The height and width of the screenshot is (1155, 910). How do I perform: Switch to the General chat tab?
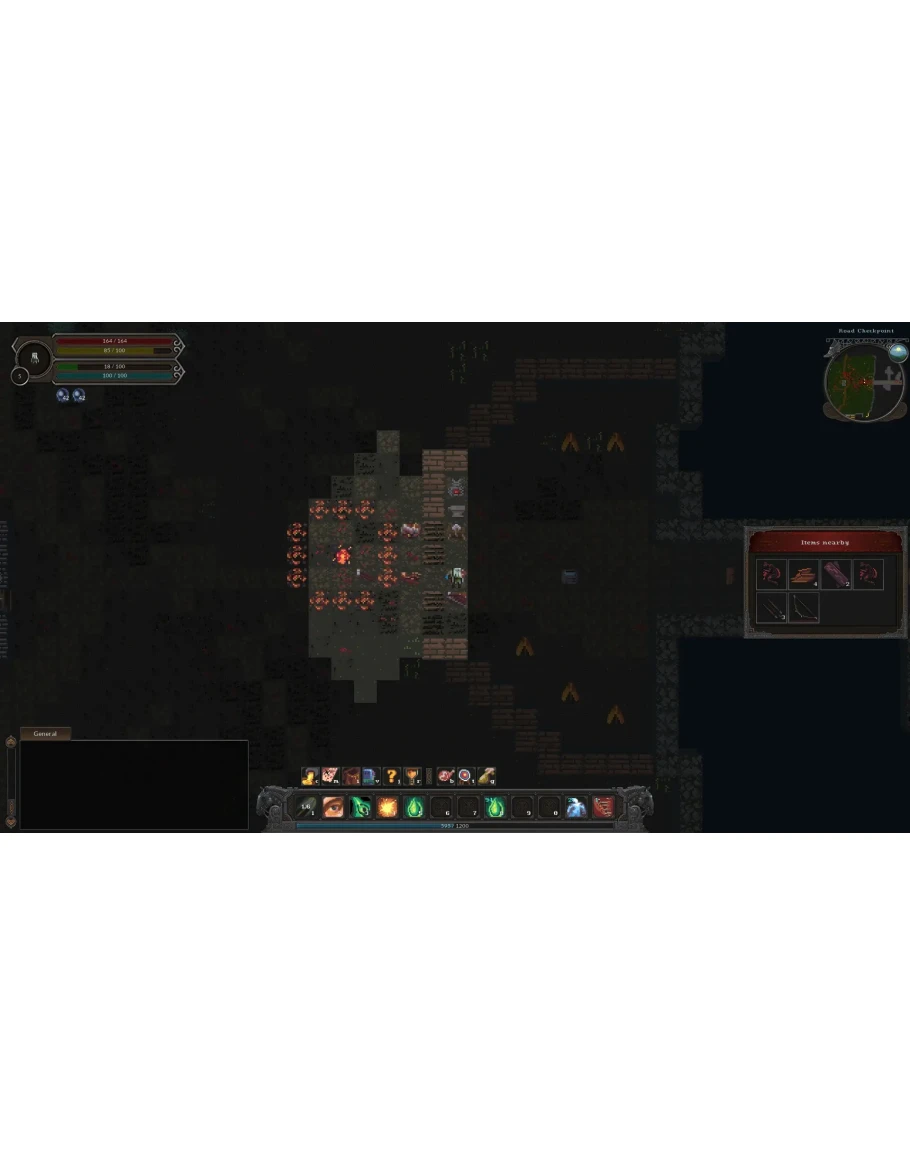point(45,733)
